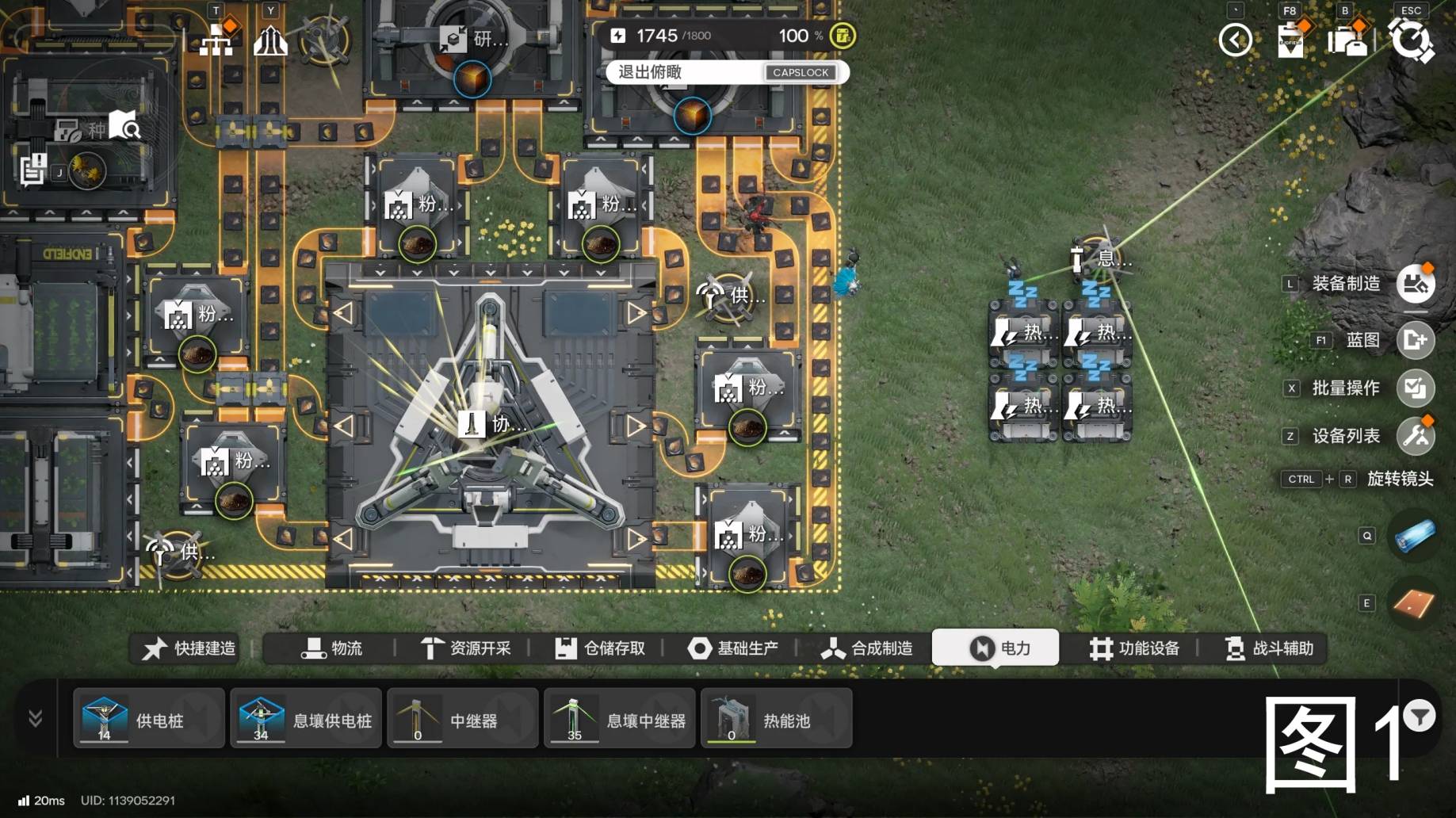Viewport: 1456px width, 818px height.
Task: Select the 息壤中继器 relay slot
Action: 619,719
